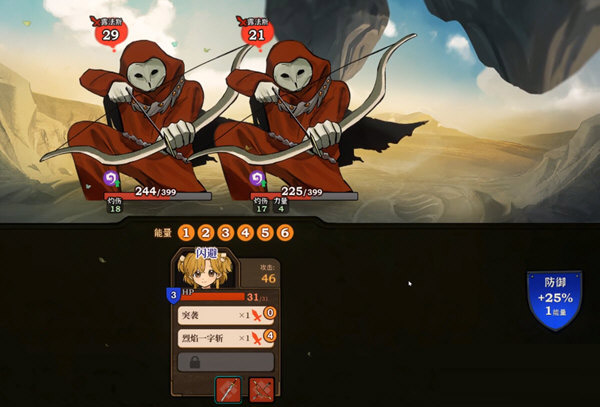Viewport: 600px width, 407px height.
Task: Select the 突袭 skill card
Action: (x=219, y=314)
